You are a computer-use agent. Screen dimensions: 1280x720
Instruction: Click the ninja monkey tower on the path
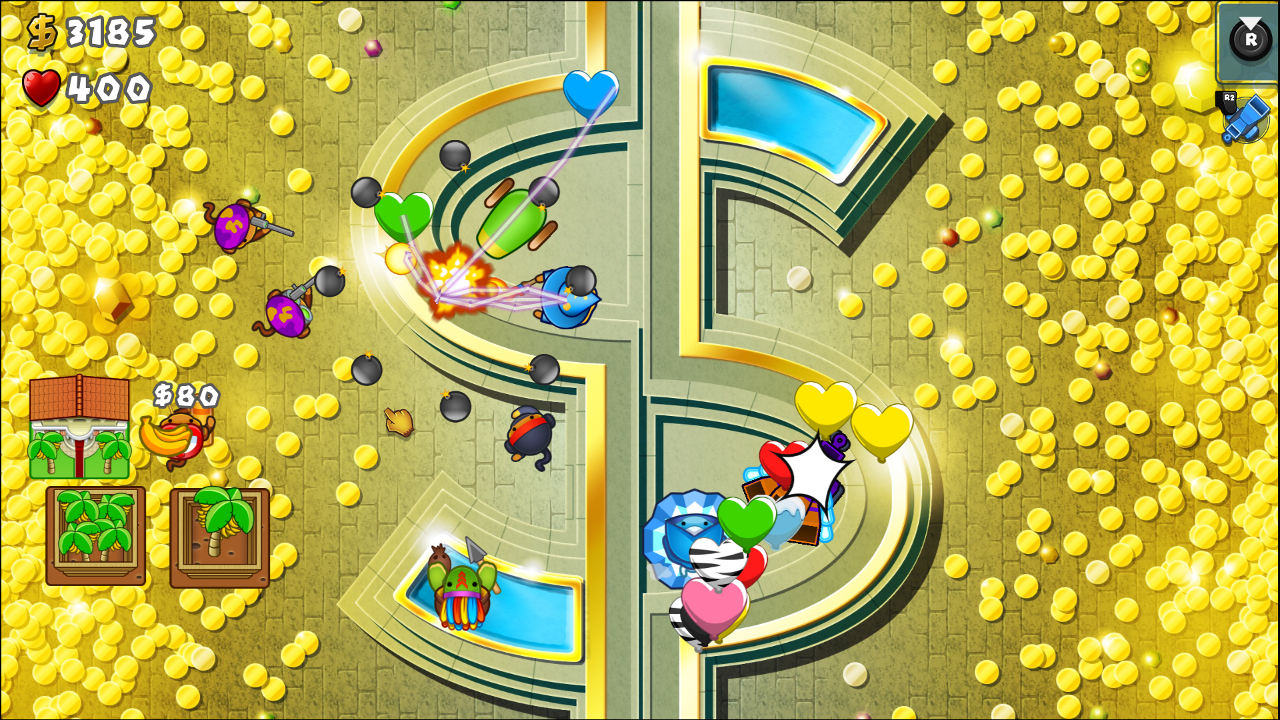(x=527, y=432)
